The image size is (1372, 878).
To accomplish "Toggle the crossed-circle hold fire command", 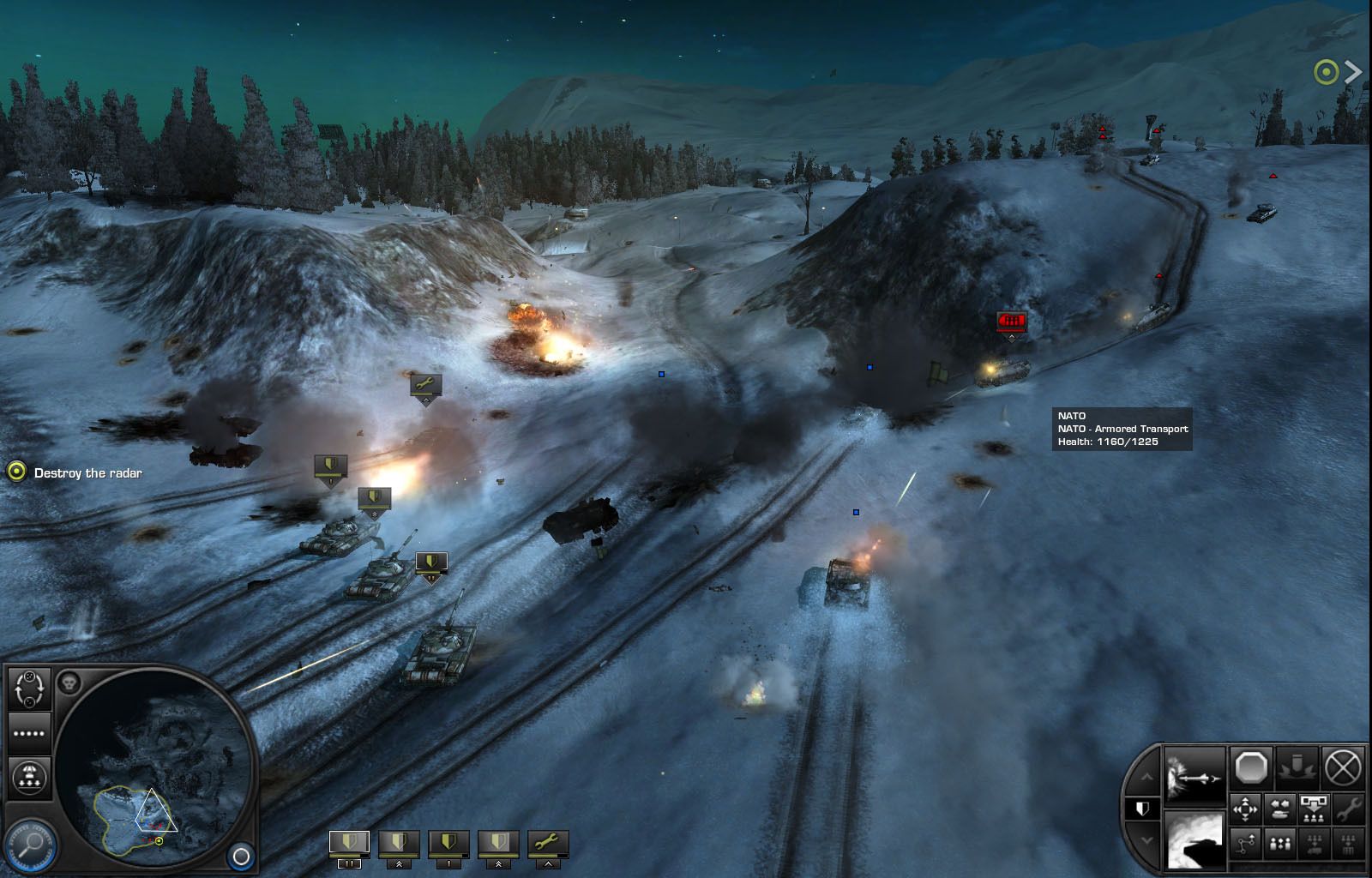I will pos(1343,767).
